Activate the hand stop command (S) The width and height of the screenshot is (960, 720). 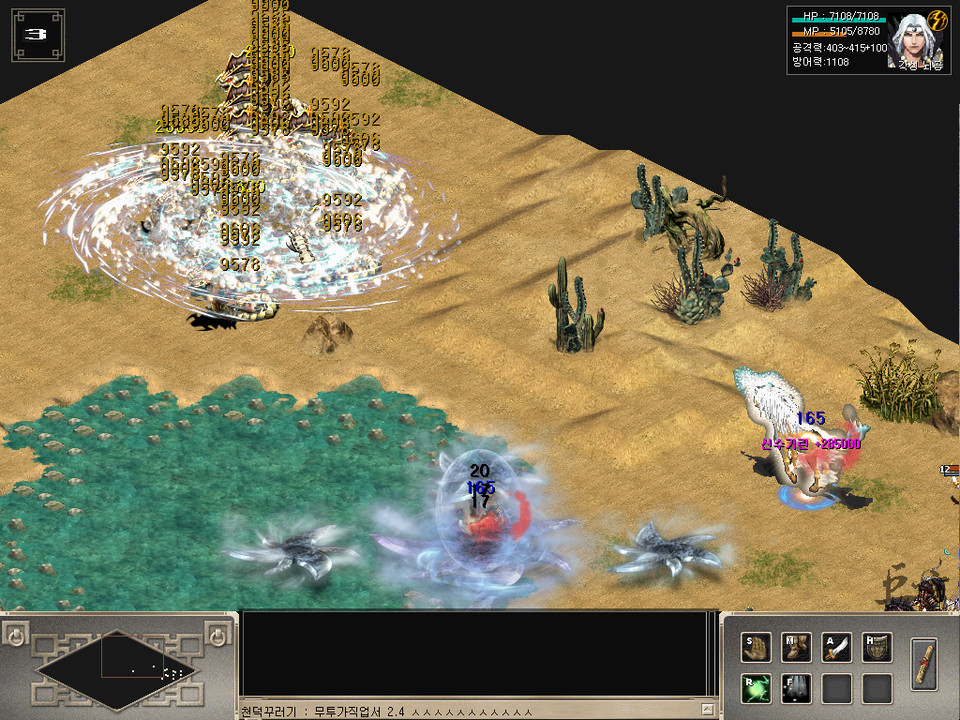pos(756,648)
